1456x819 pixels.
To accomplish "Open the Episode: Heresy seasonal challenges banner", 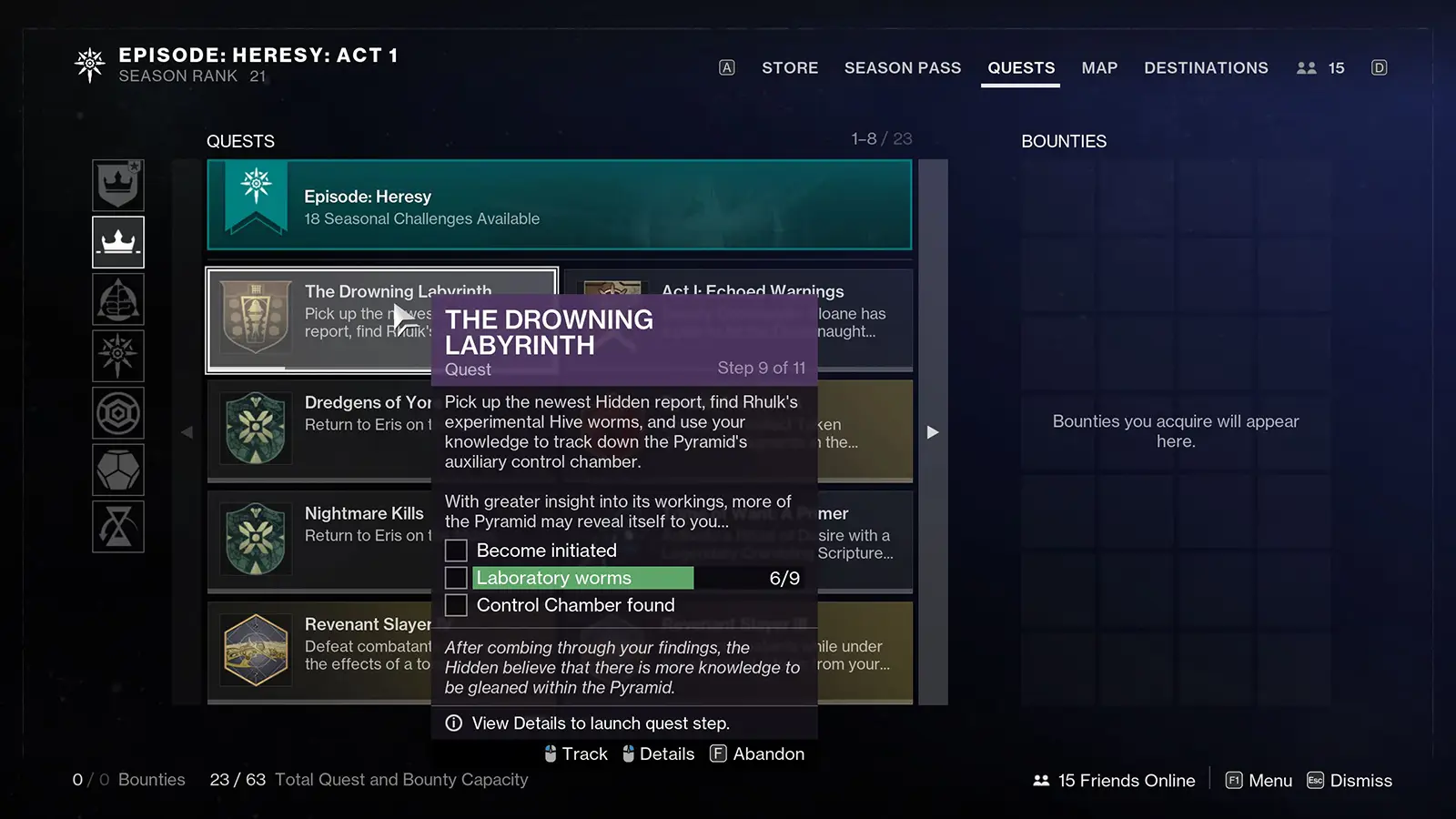I will 559,206.
